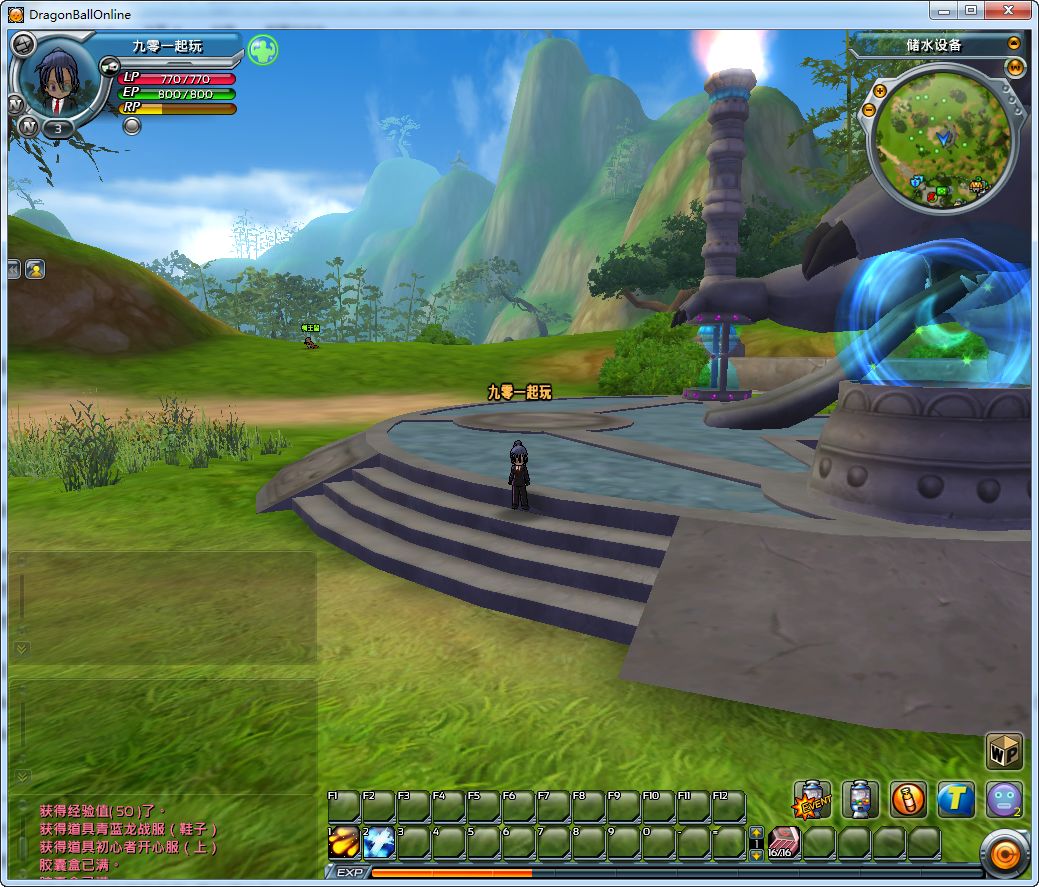Screen dimensions: 1039x887
Task: Maximize the DragonBallOnline window
Action: point(970,10)
